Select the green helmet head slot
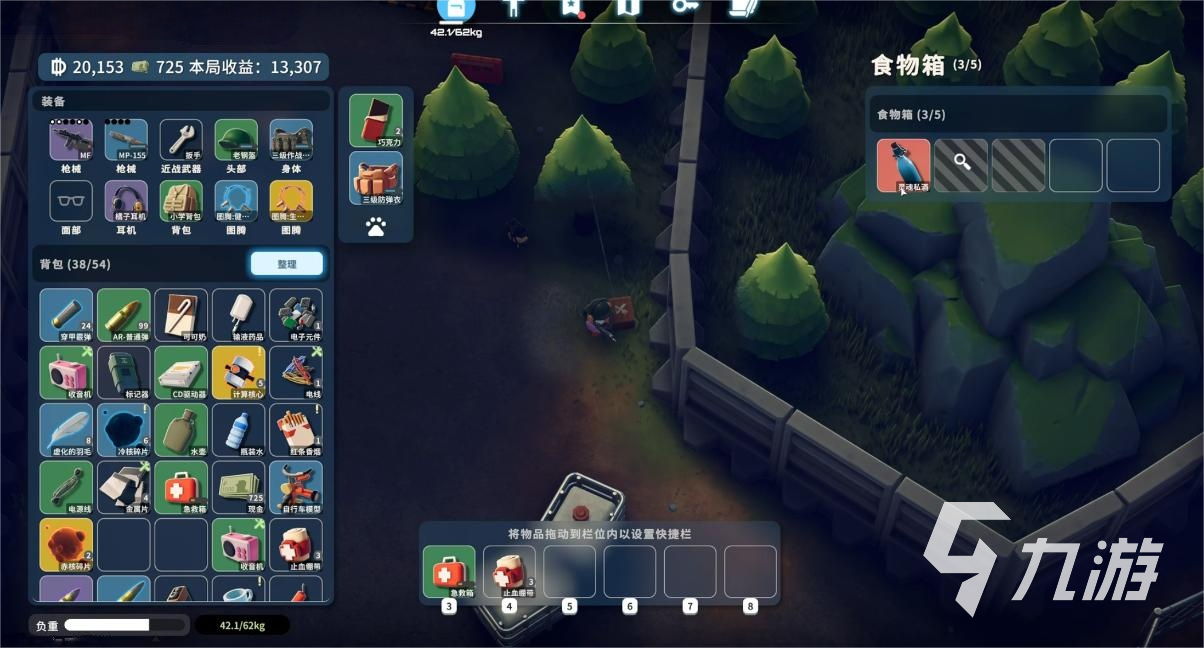Viewport: 1204px width, 648px height. pyautogui.click(x=236, y=141)
